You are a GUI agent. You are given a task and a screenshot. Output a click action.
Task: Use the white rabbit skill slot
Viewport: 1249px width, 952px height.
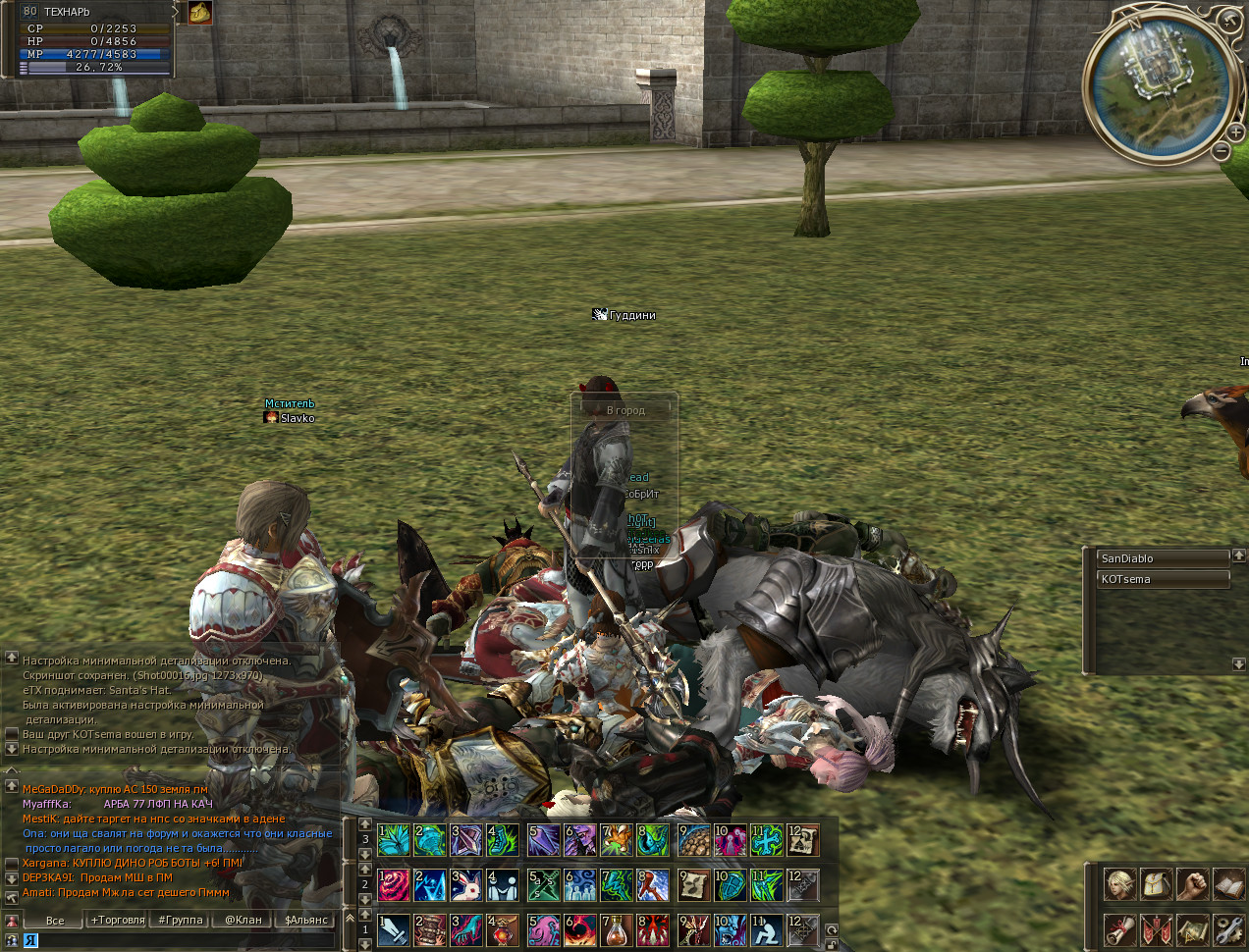pyautogui.click(x=465, y=885)
